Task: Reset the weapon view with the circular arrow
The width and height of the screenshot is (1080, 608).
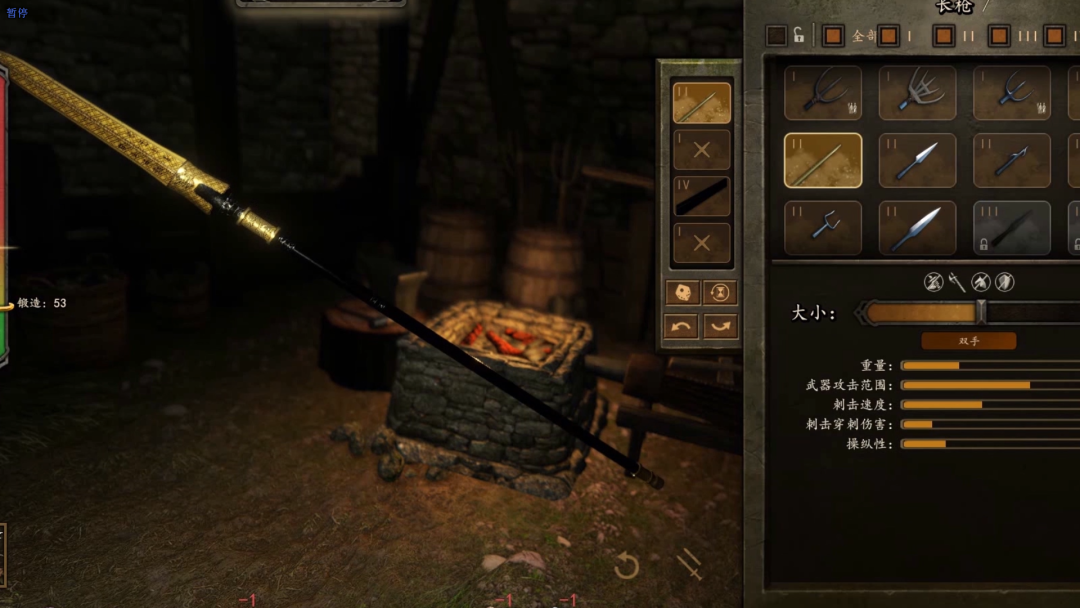Action: point(627,567)
